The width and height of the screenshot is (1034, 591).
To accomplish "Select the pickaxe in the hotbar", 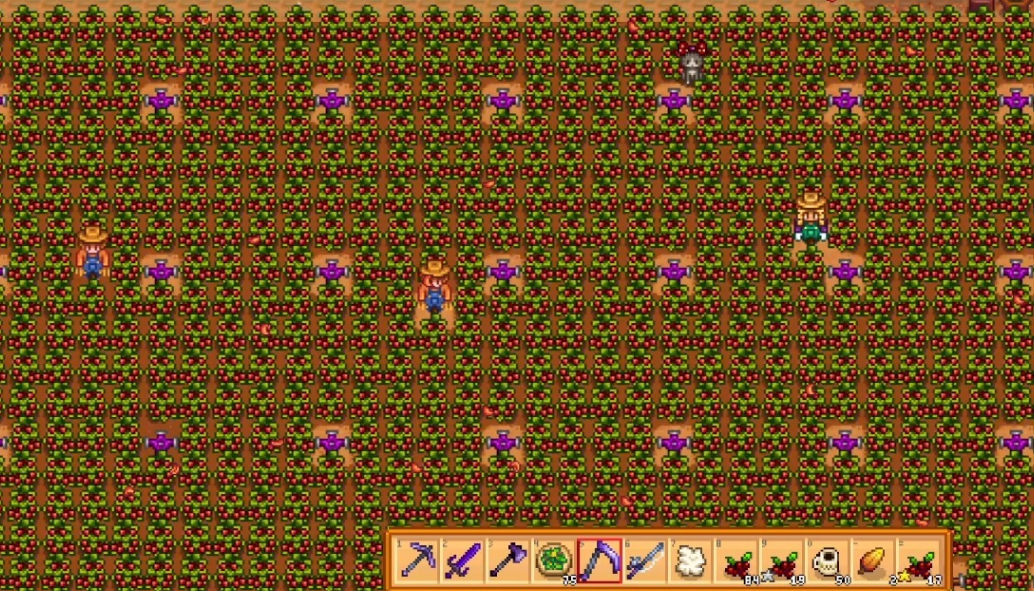I will click(x=416, y=560).
